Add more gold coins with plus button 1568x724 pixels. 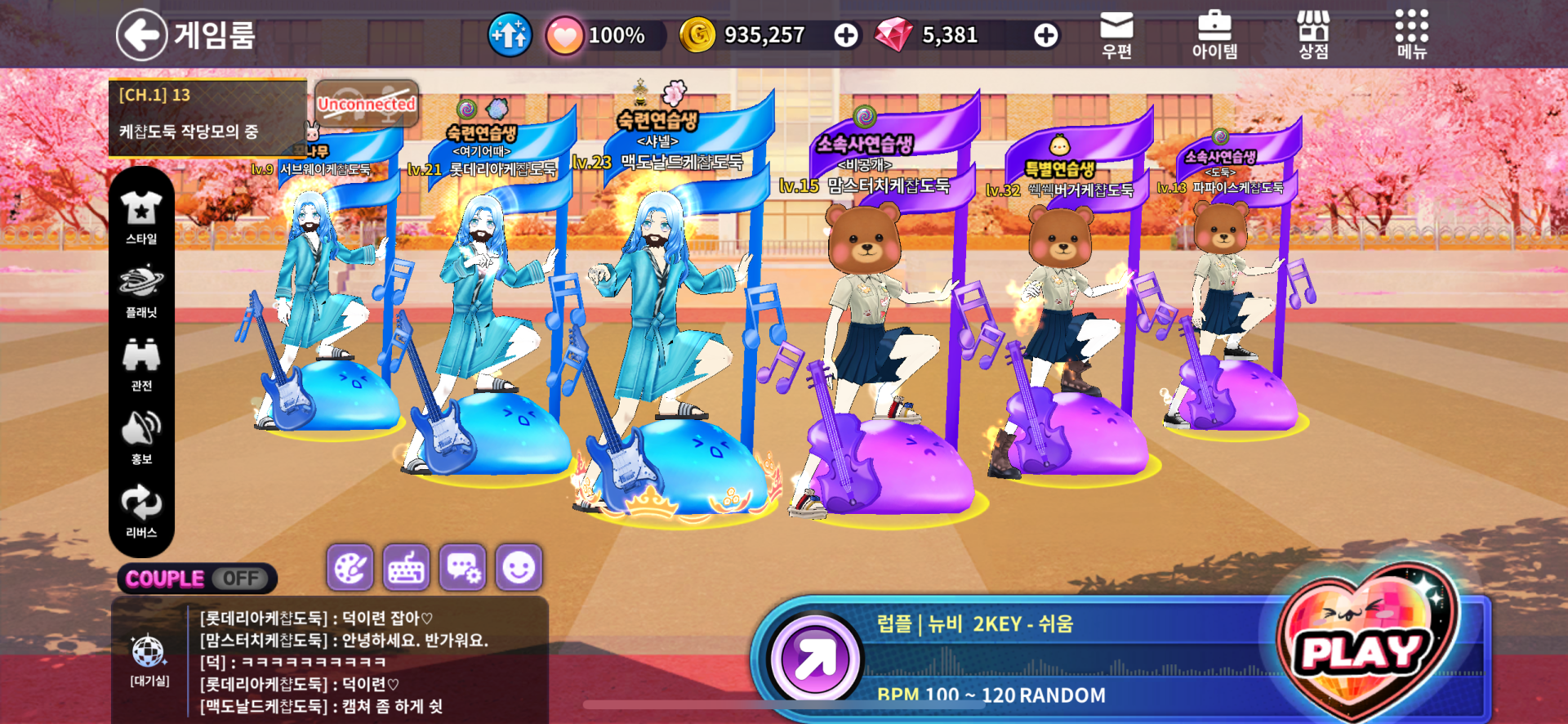tap(846, 35)
